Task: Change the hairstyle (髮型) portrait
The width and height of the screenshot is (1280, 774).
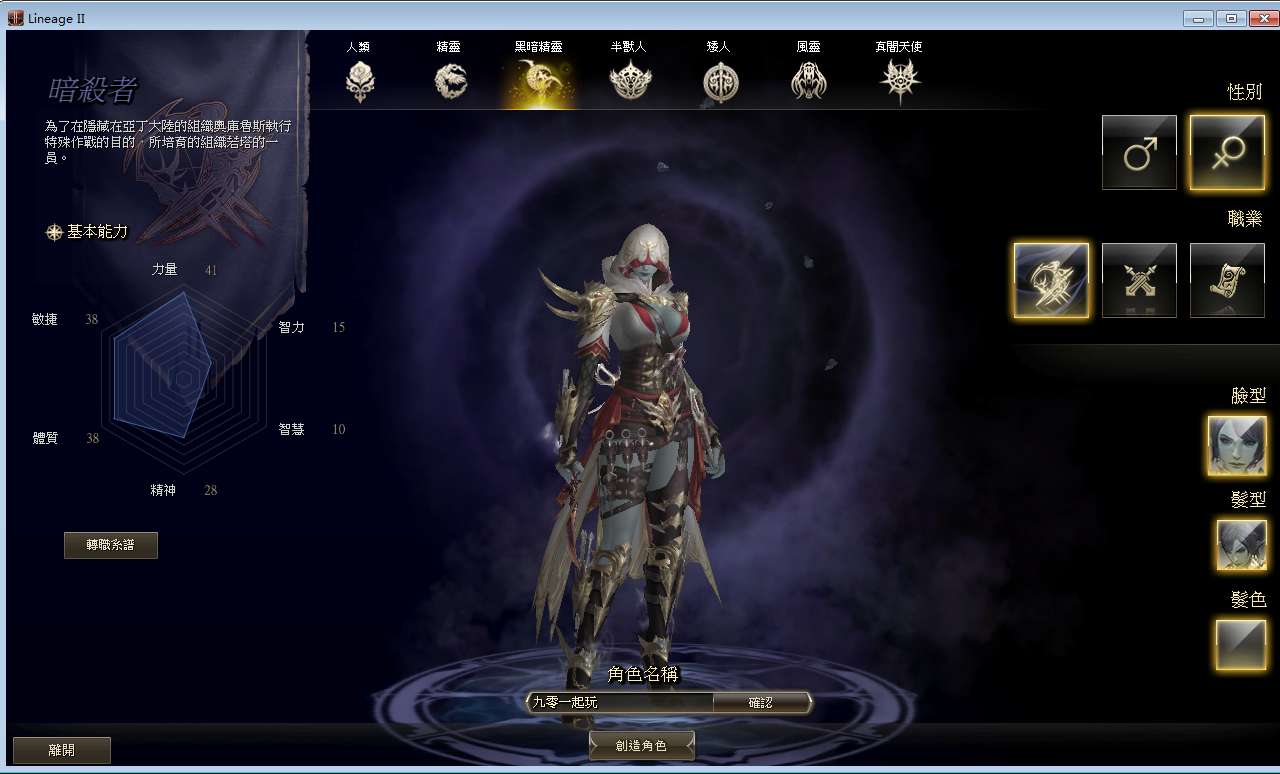Action: pos(1241,545)
